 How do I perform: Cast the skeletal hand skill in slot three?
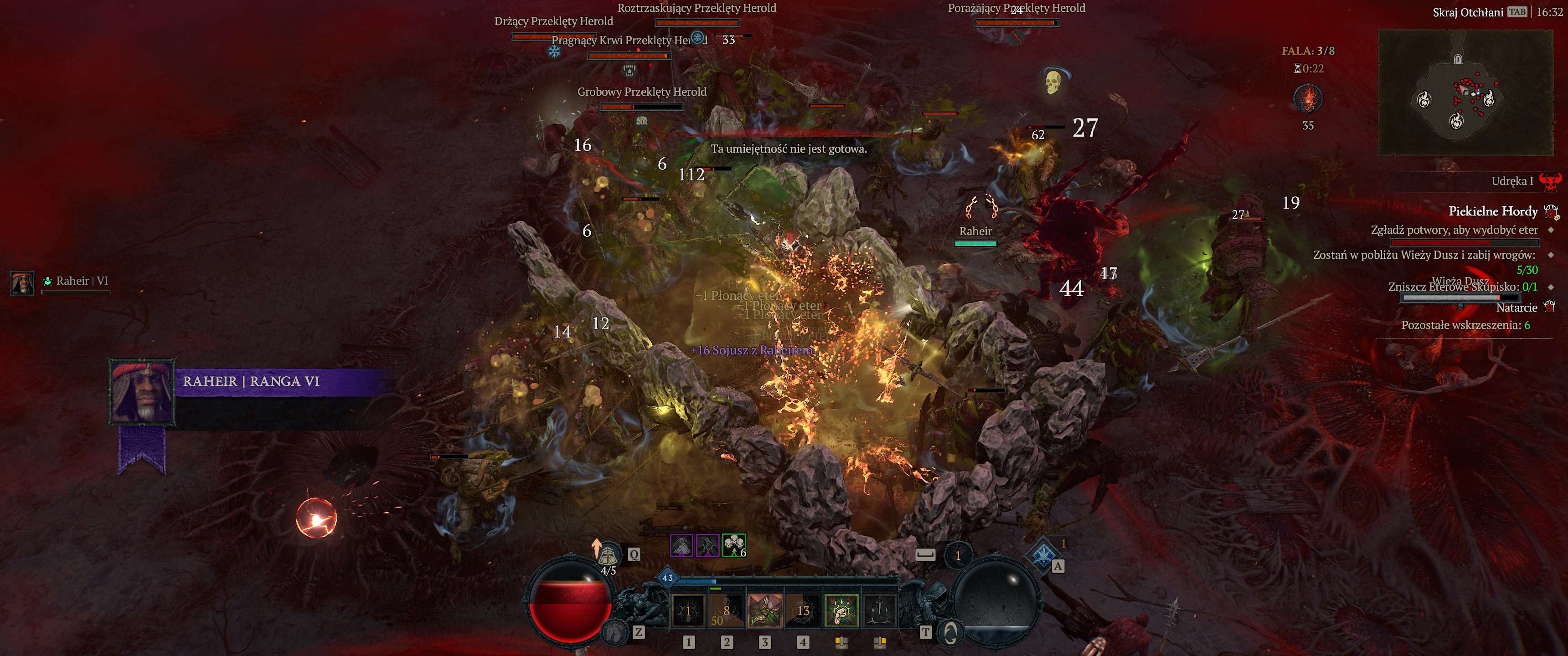pos(764,611)
